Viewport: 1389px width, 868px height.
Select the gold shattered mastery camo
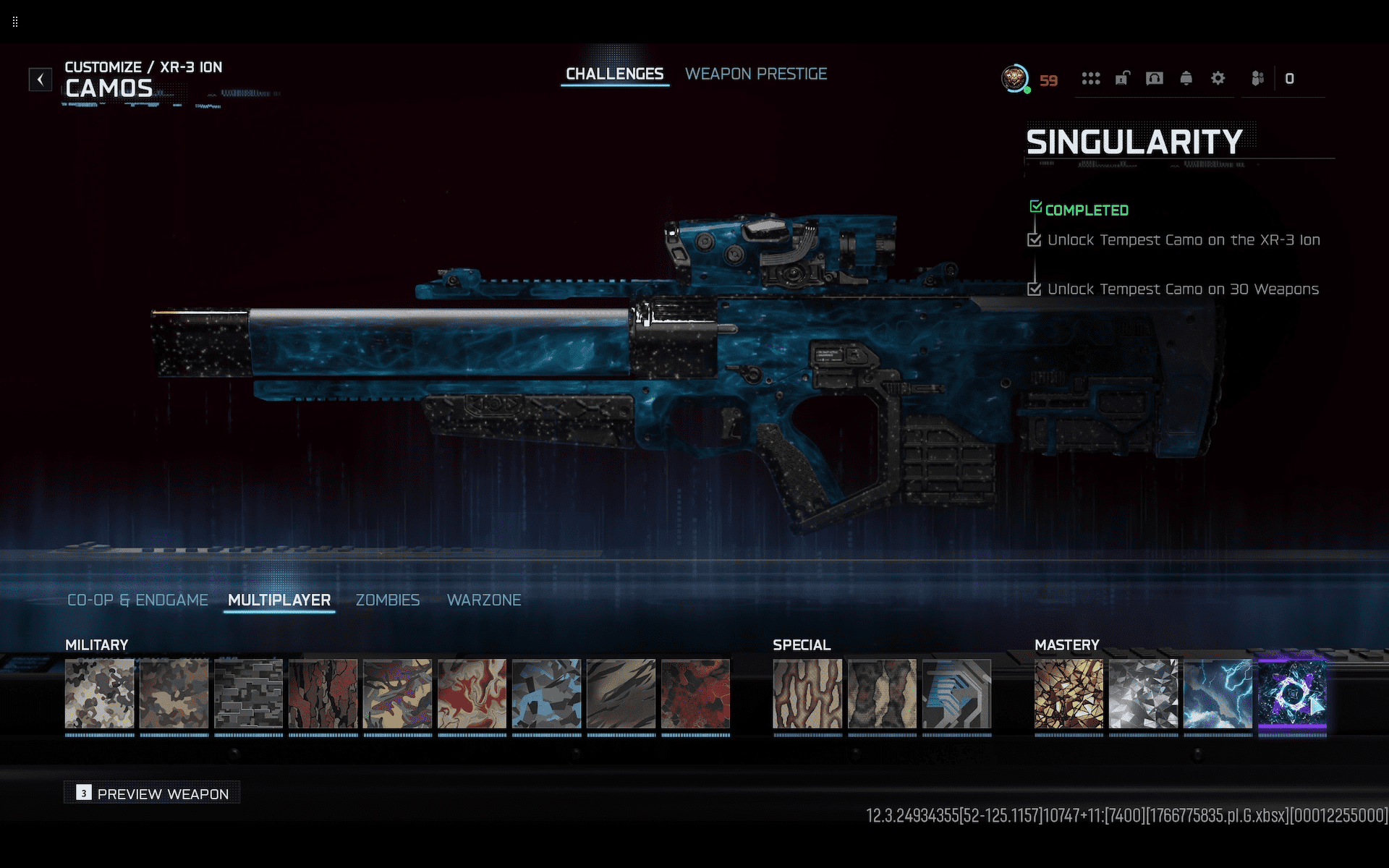point(1069,694)
